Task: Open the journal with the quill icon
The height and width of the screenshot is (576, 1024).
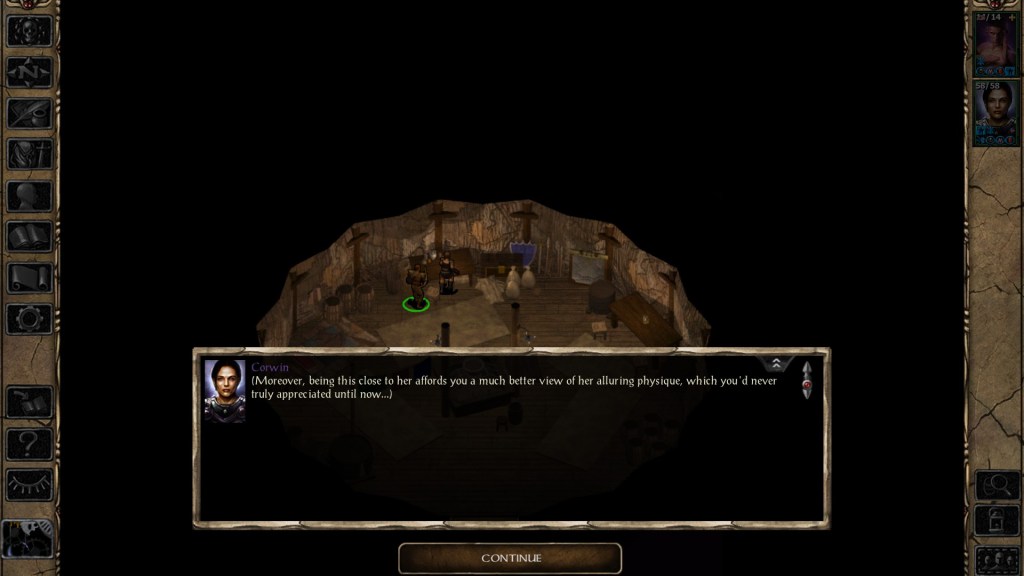Action: point(29,113)
